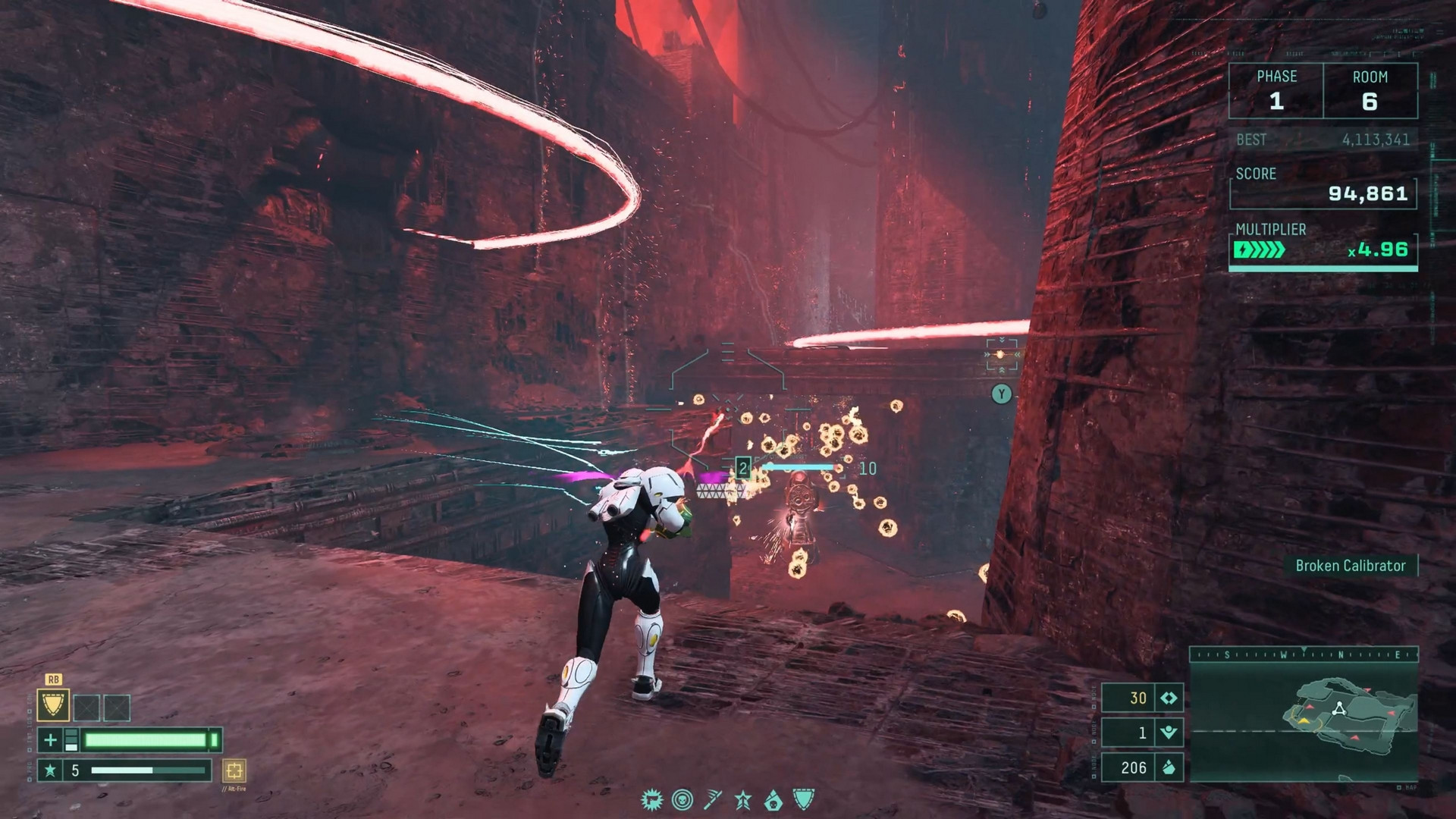Toggle the lightning boost on the multiplier bar
The image size is (1456, 819).
tap(1244, 248)
